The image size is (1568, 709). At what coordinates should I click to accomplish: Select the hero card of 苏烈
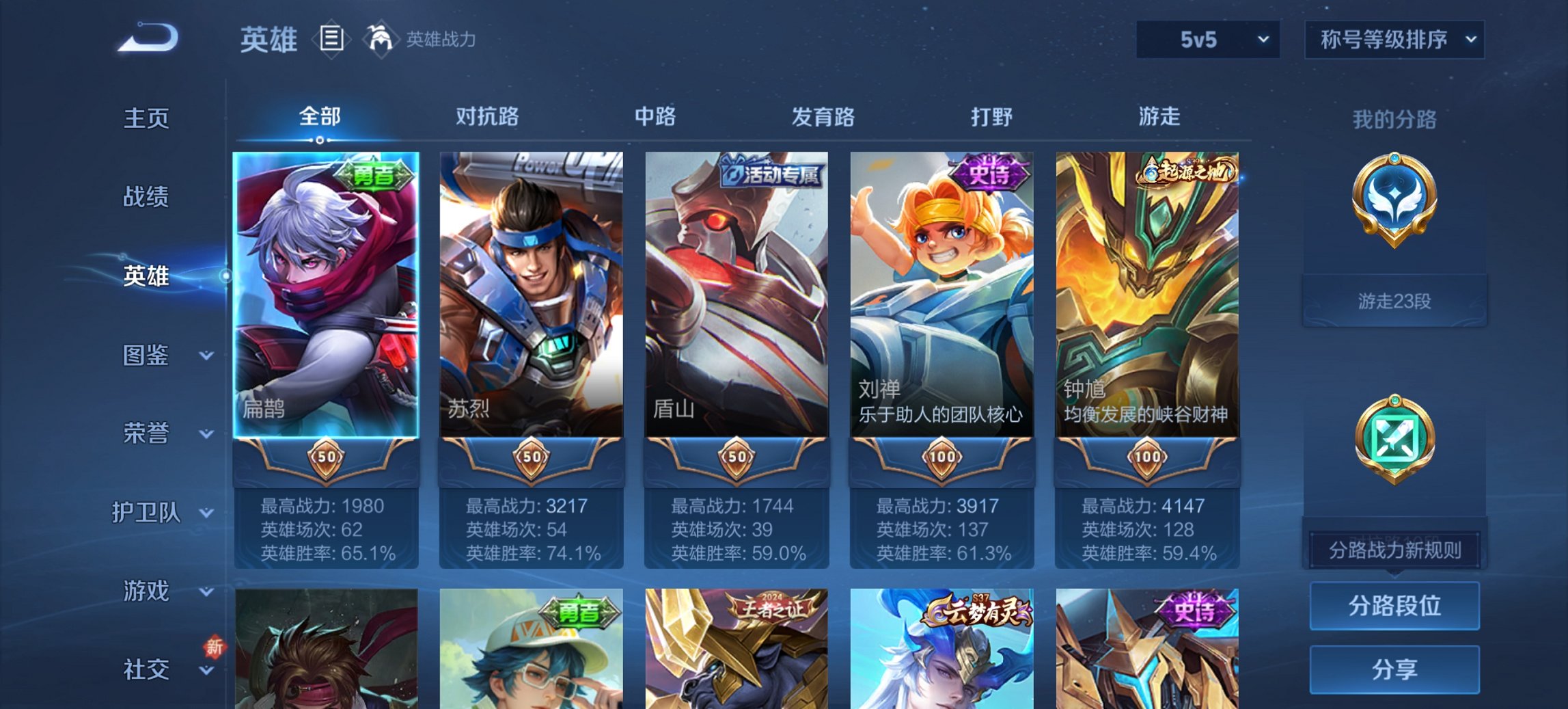tap(532, 294)
